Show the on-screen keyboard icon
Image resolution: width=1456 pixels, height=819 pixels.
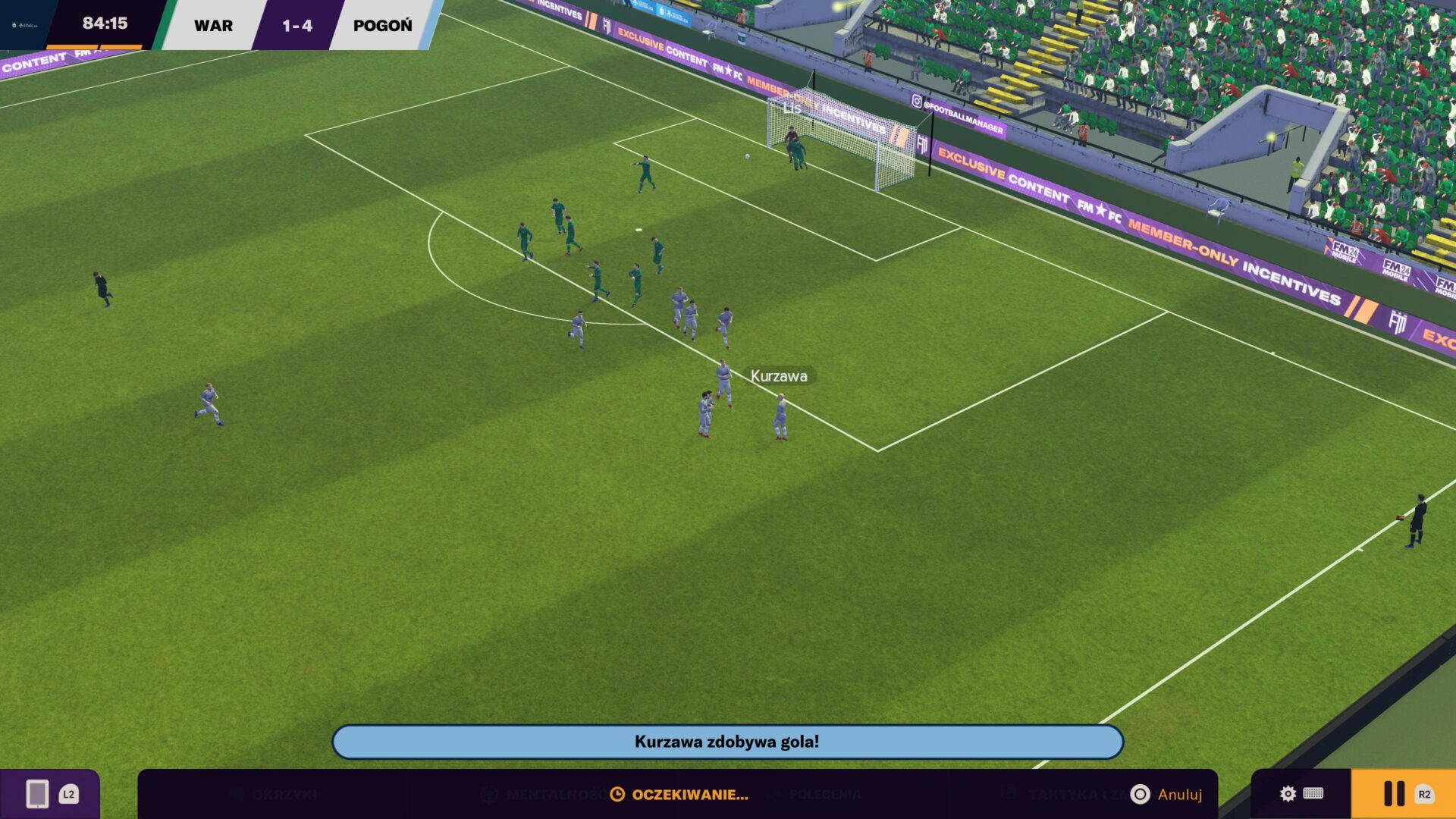tap(1312, 795)
